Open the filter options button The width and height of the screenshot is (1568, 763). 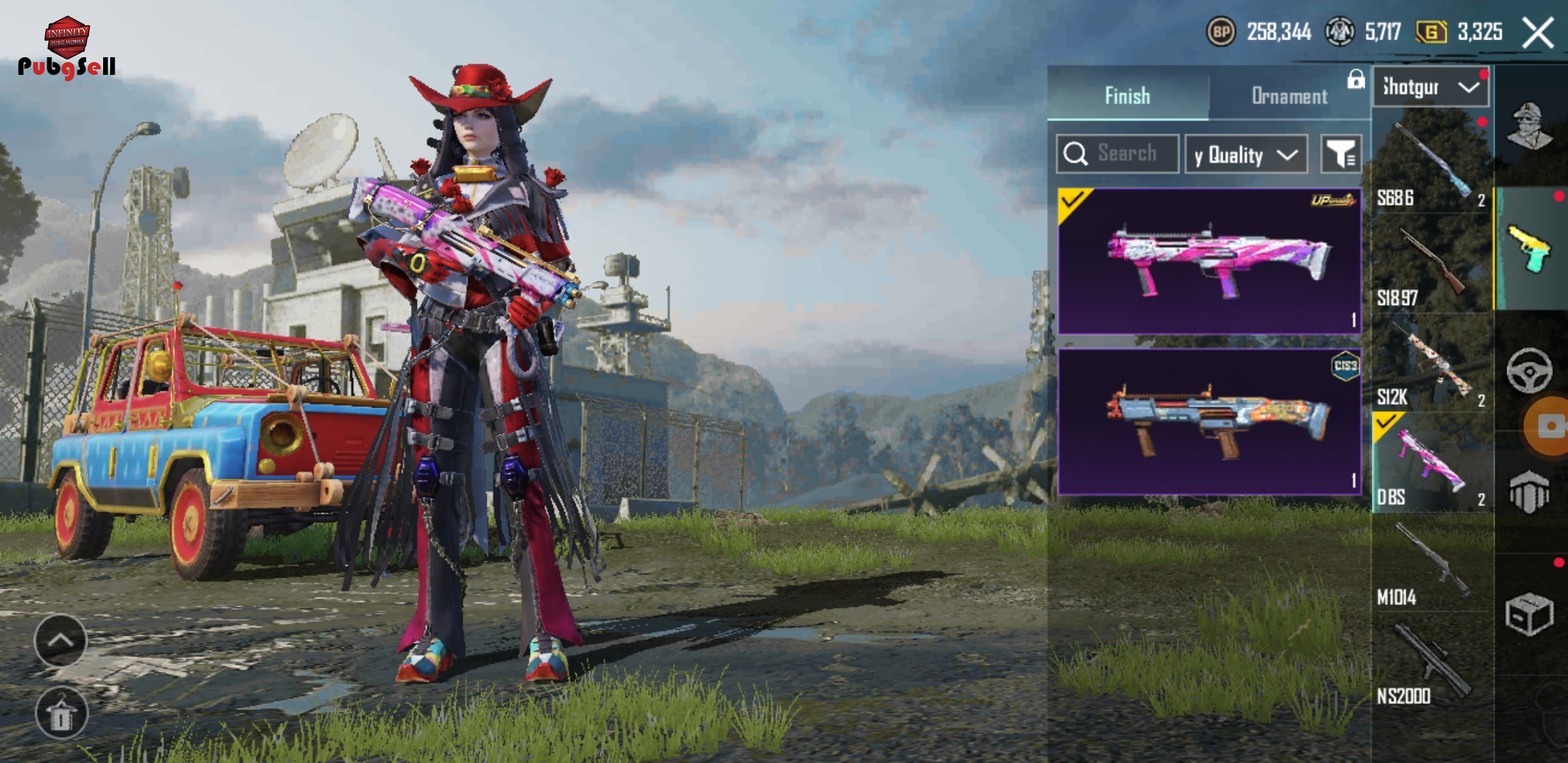coord(1341,154)
